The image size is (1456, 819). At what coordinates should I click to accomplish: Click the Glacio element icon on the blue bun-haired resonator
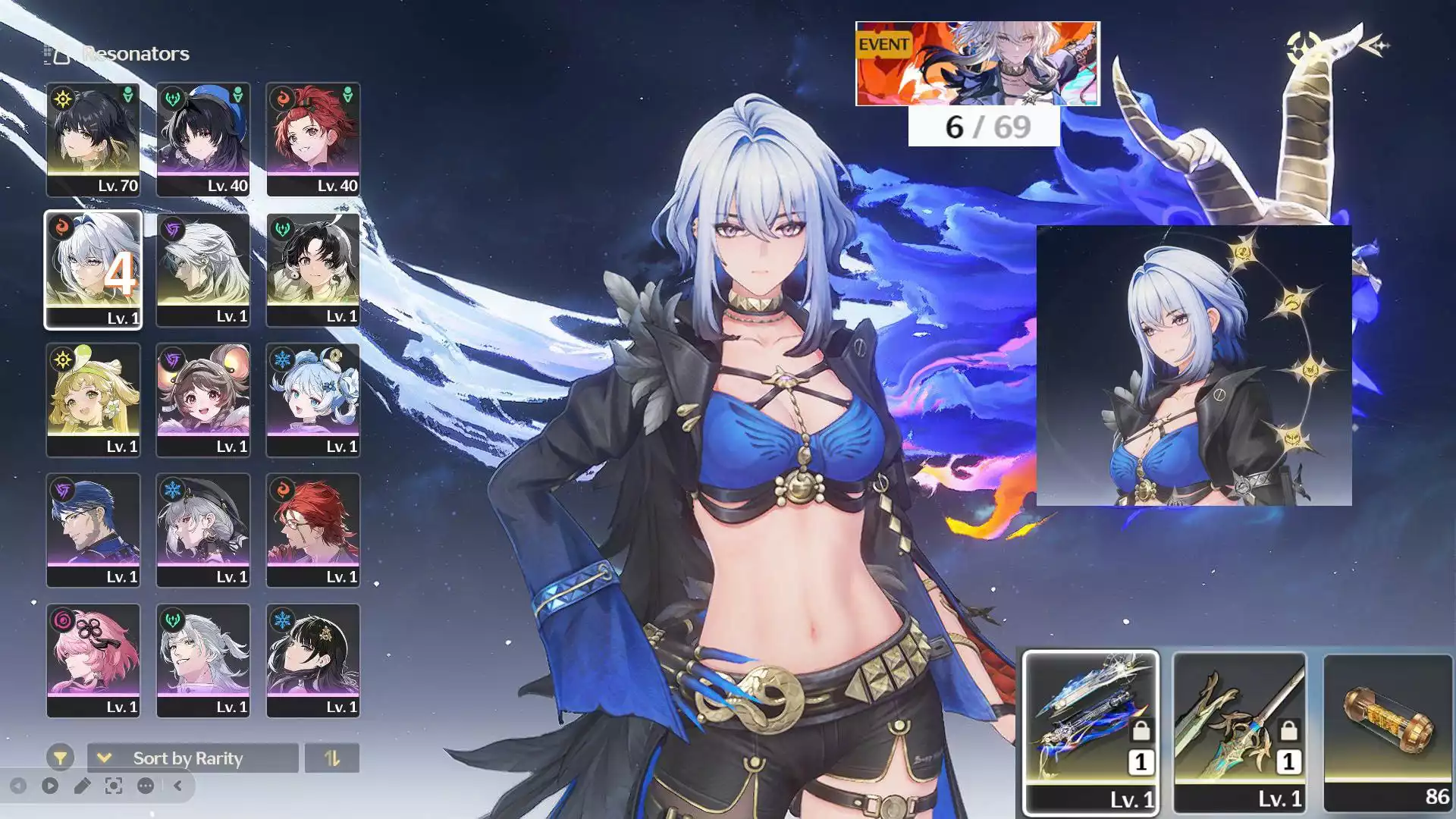[283, 360]
